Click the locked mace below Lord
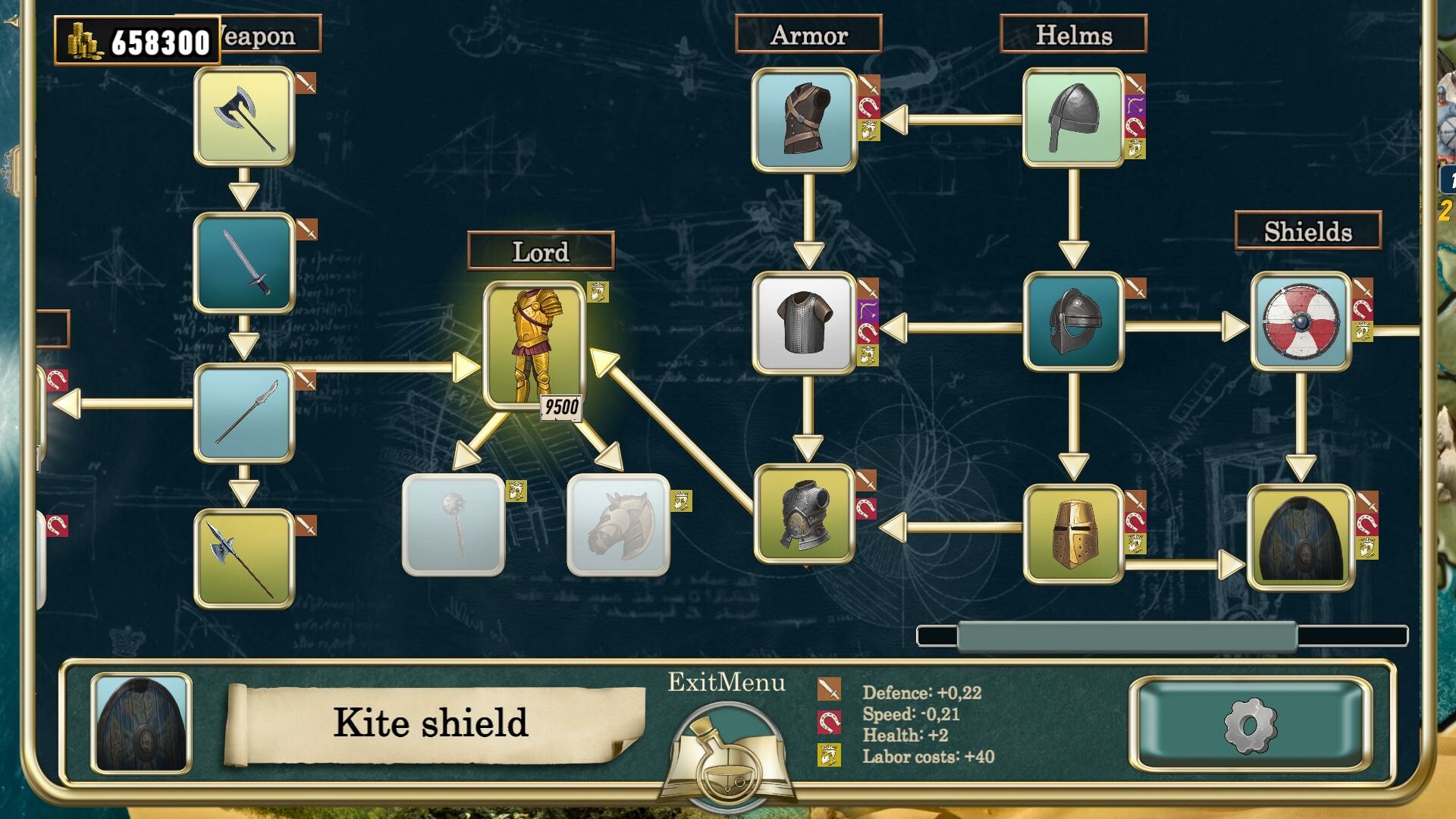This screenshot has height=819, width=1456. coord(453,523)
